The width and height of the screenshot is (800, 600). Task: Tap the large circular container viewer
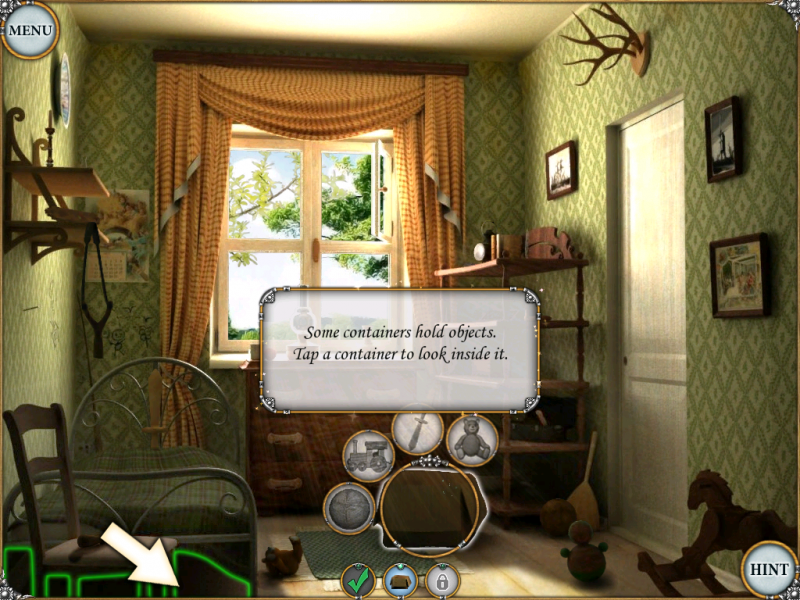coord(431,508)
